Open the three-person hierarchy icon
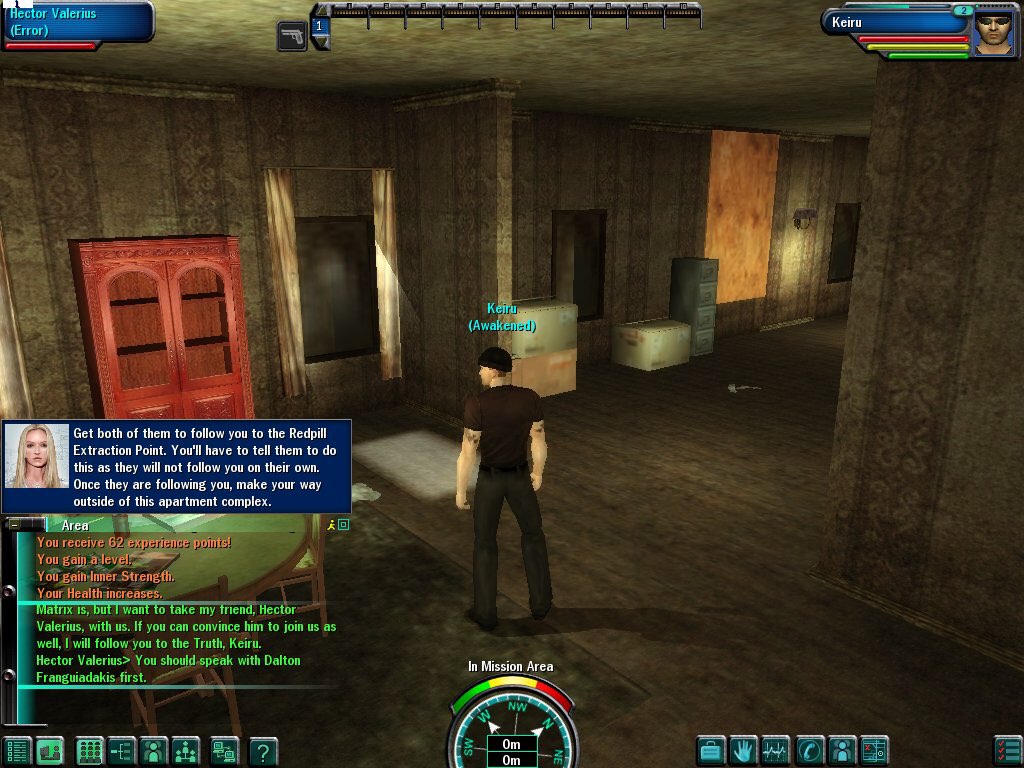1024x768 pixels. [x=186, y=751]
